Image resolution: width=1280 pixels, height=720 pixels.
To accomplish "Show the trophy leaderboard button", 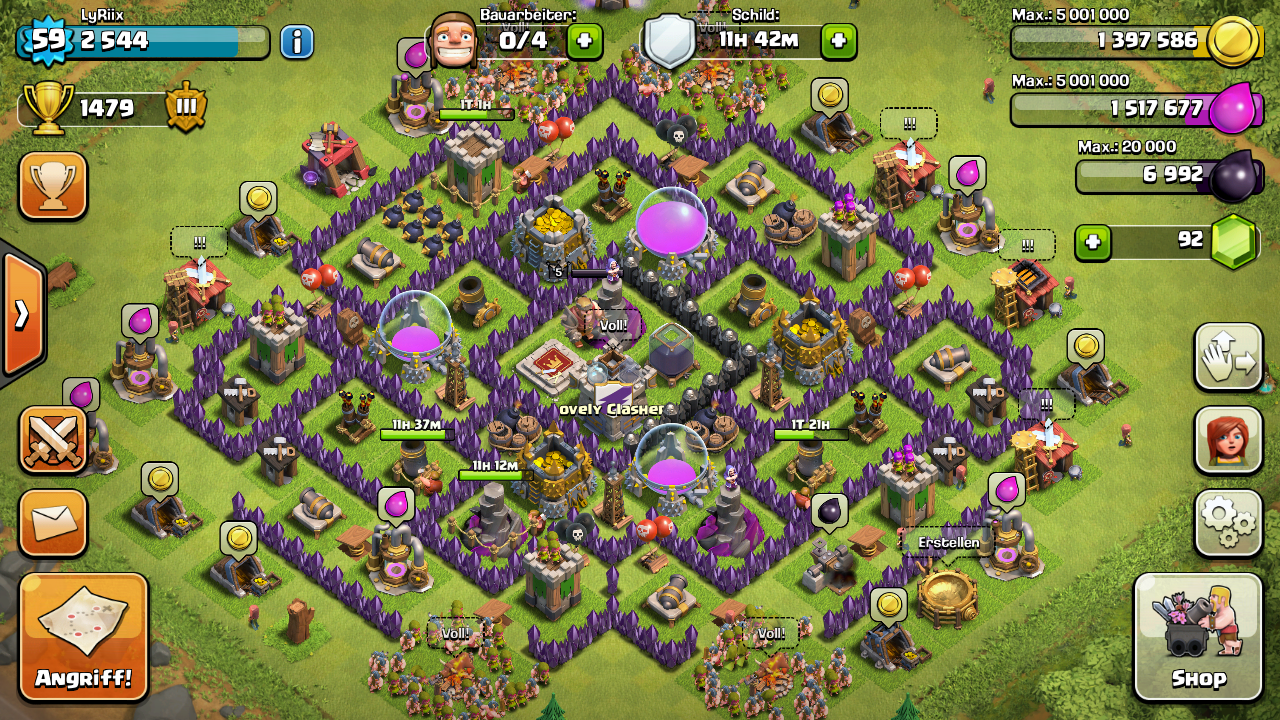I will click(x=53, y=186).
